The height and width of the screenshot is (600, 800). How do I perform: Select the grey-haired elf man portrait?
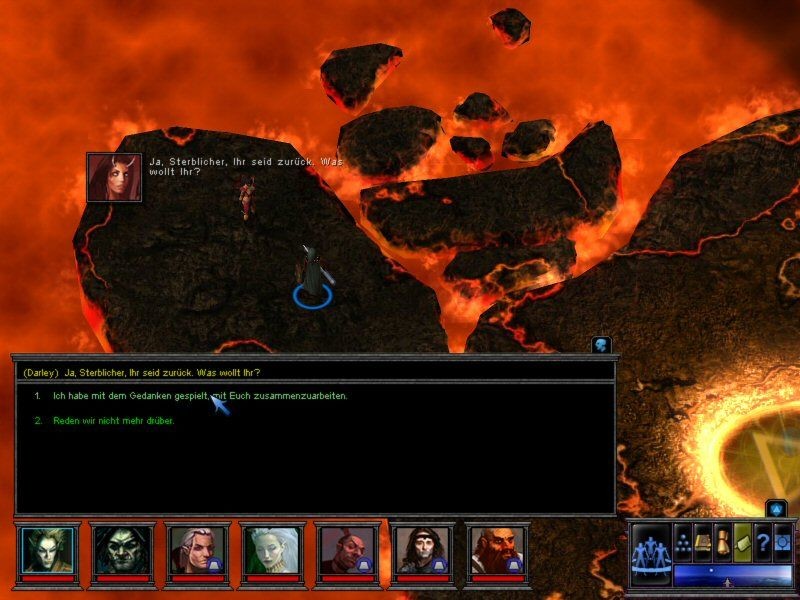coord(197,549)
